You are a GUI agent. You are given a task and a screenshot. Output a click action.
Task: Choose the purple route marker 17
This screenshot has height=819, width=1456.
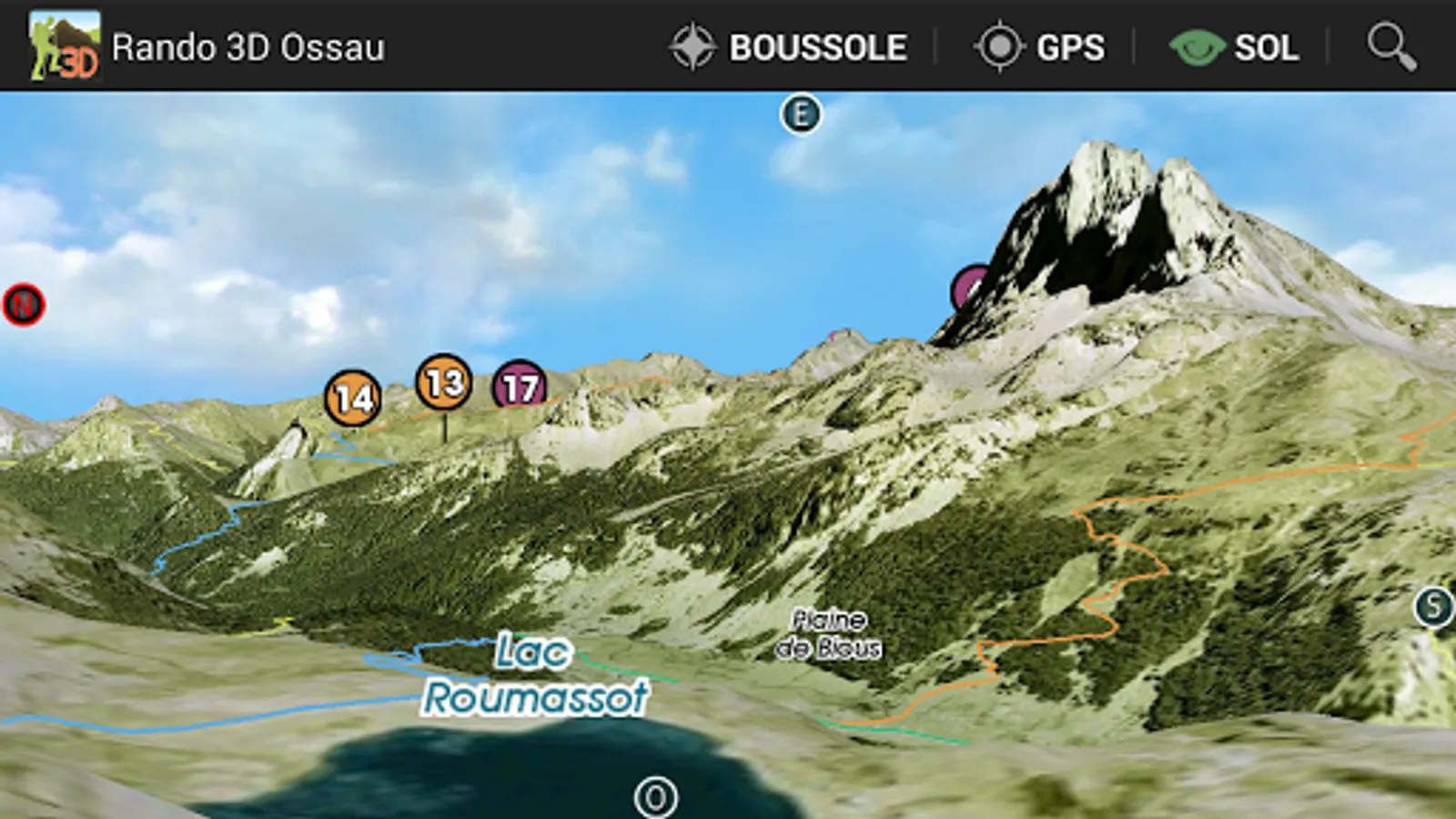tap(520, 386)
